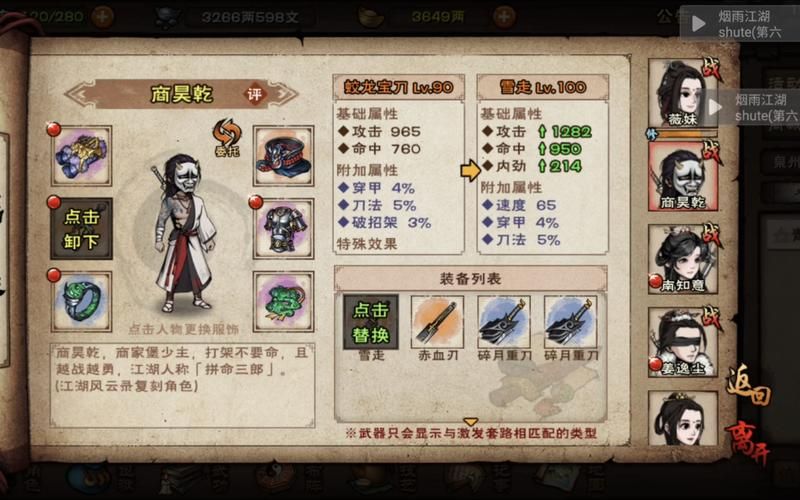
Task: Choose 商昊乾 portrait in party list
Action: [683, 179]
